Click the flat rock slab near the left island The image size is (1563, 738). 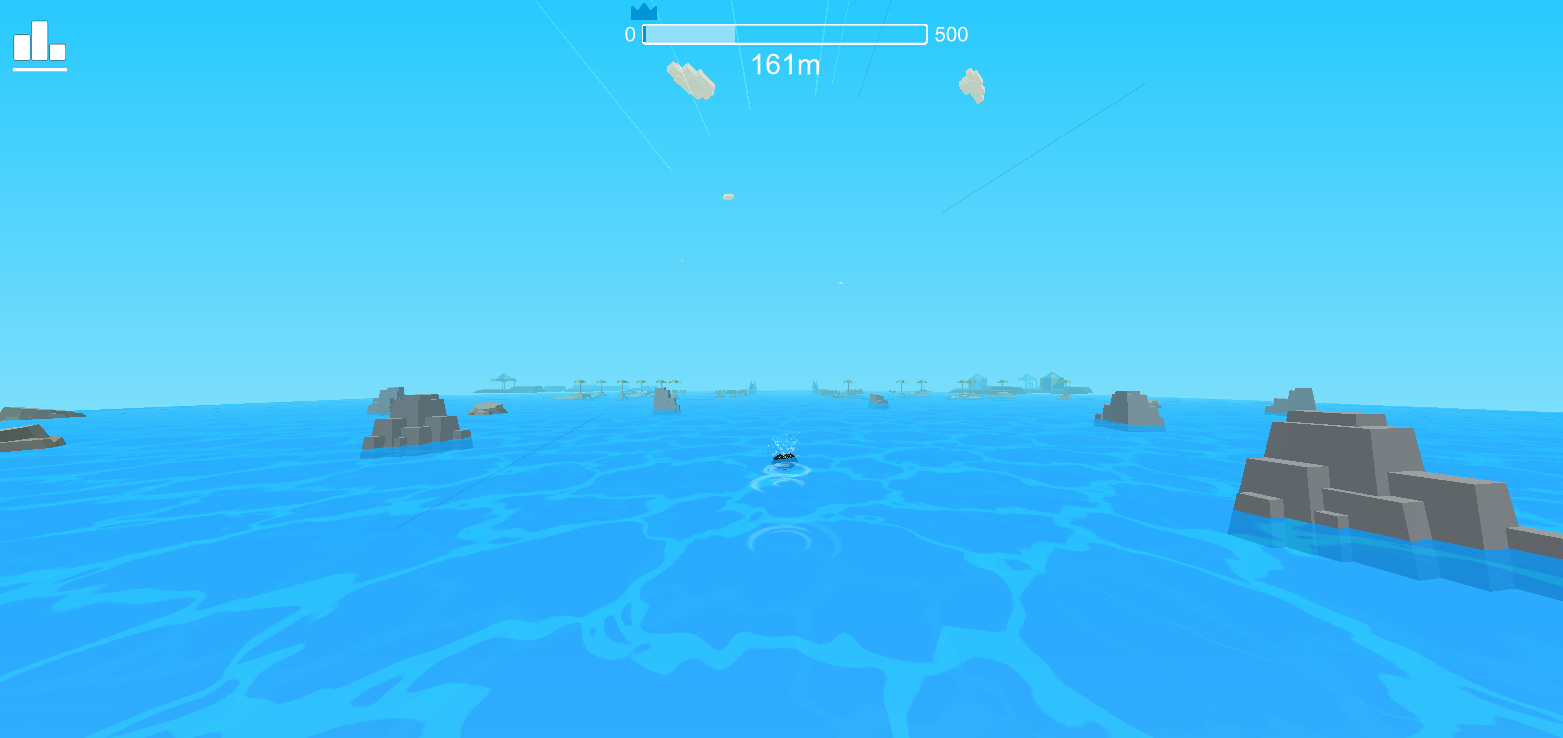pyautogui.click(x=487, y=407)
